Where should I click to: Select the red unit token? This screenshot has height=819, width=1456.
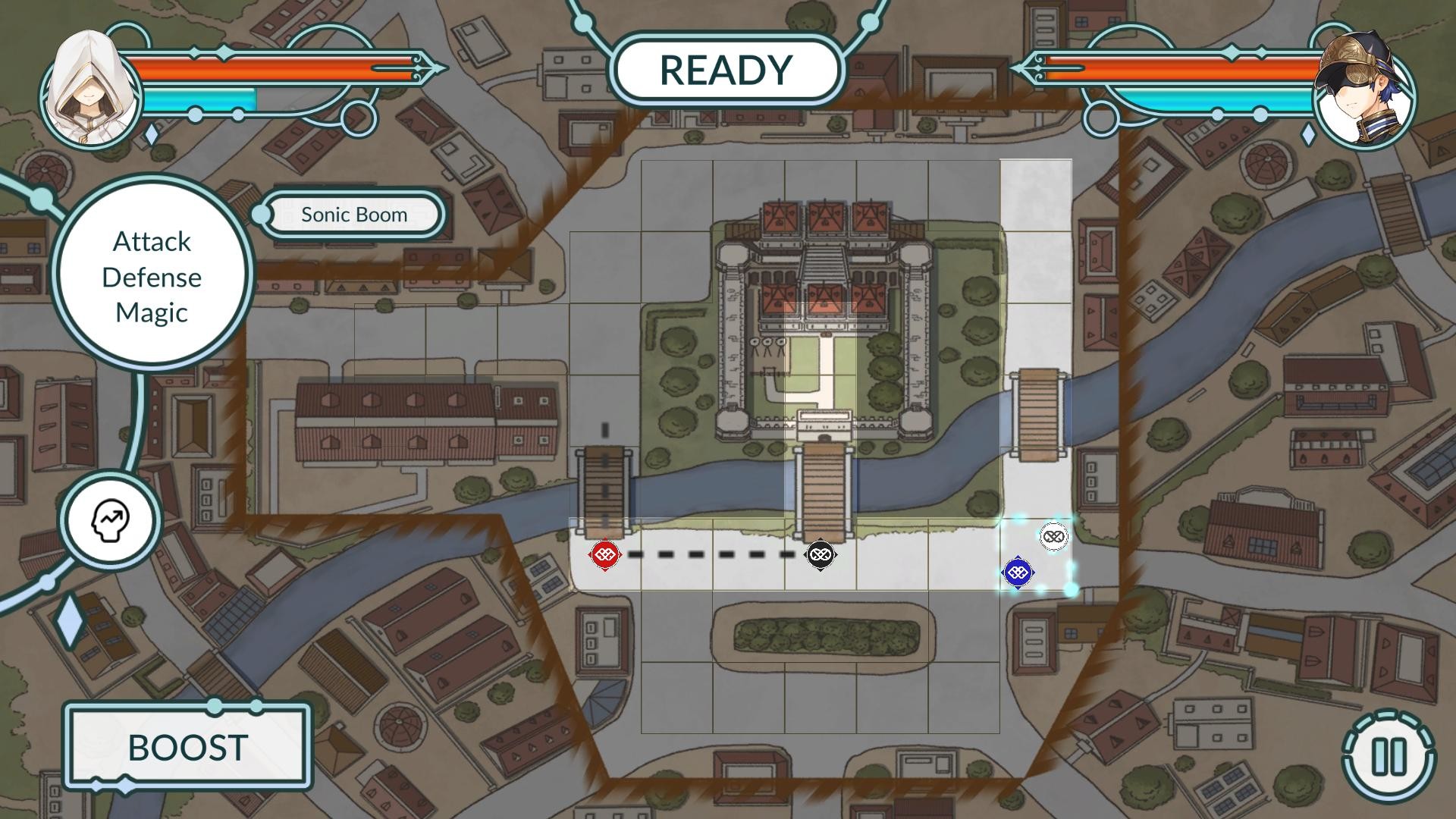pos(604,555)
